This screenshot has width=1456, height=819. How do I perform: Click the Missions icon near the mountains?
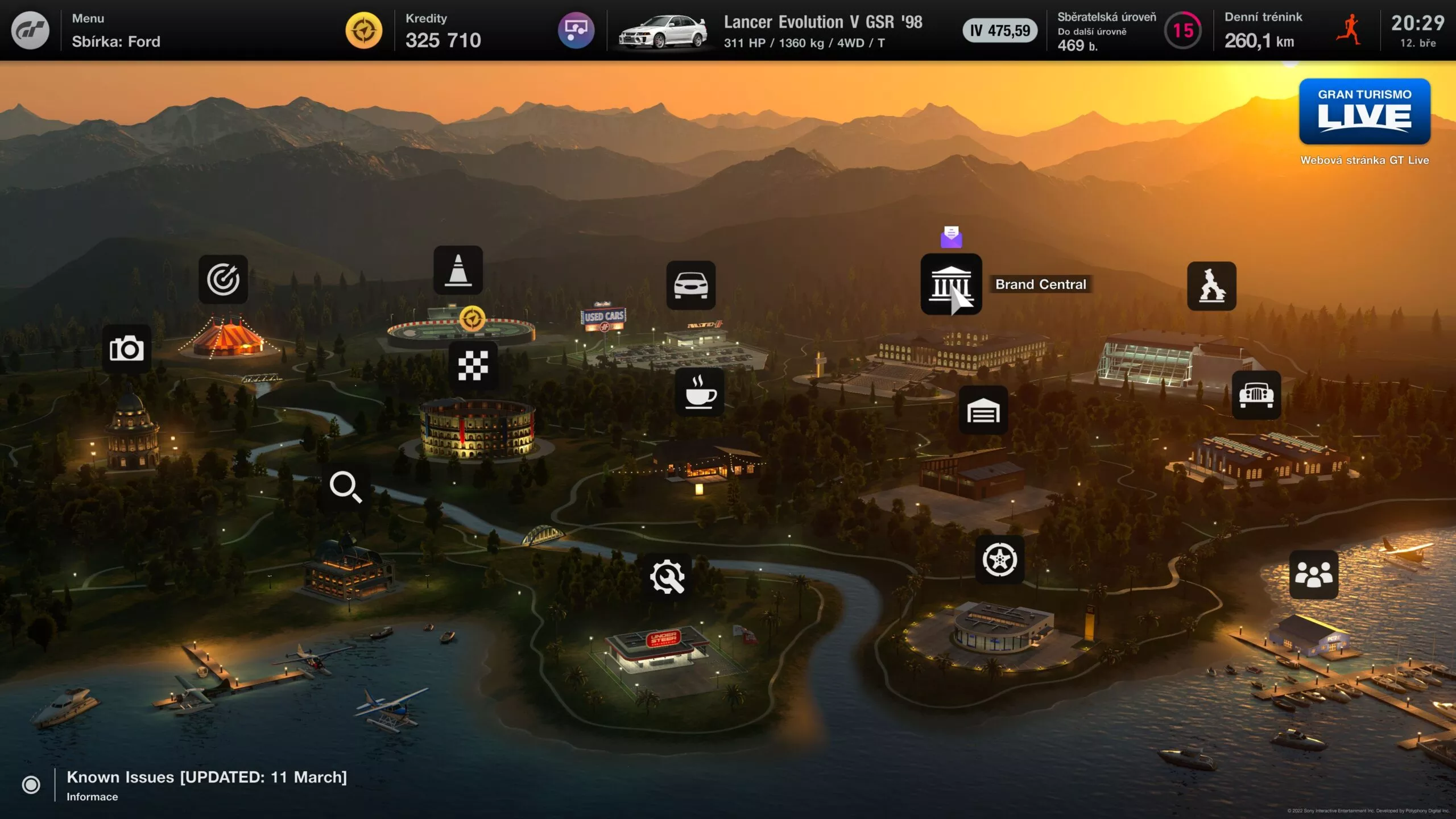point(1212,287)
